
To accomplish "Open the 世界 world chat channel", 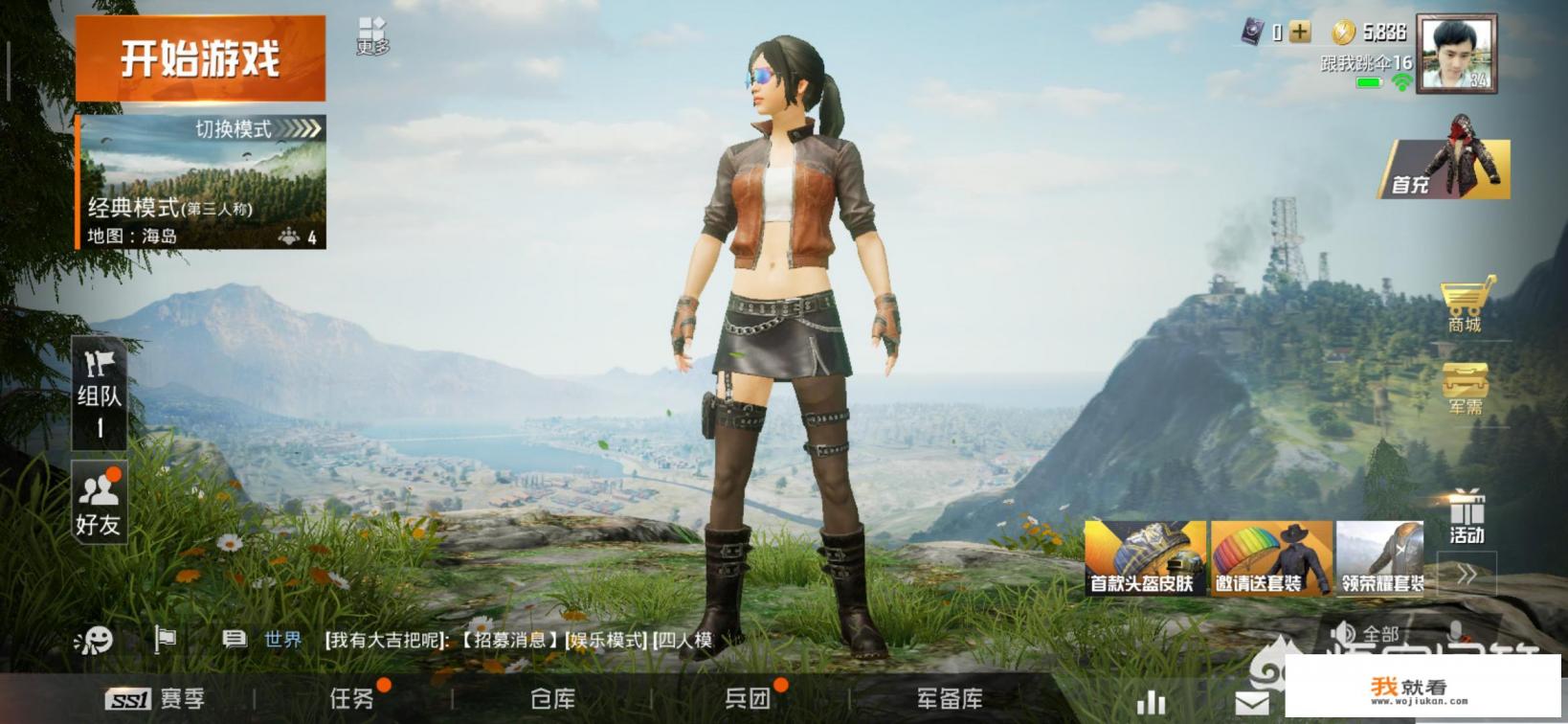I will (x=282, y=640).
